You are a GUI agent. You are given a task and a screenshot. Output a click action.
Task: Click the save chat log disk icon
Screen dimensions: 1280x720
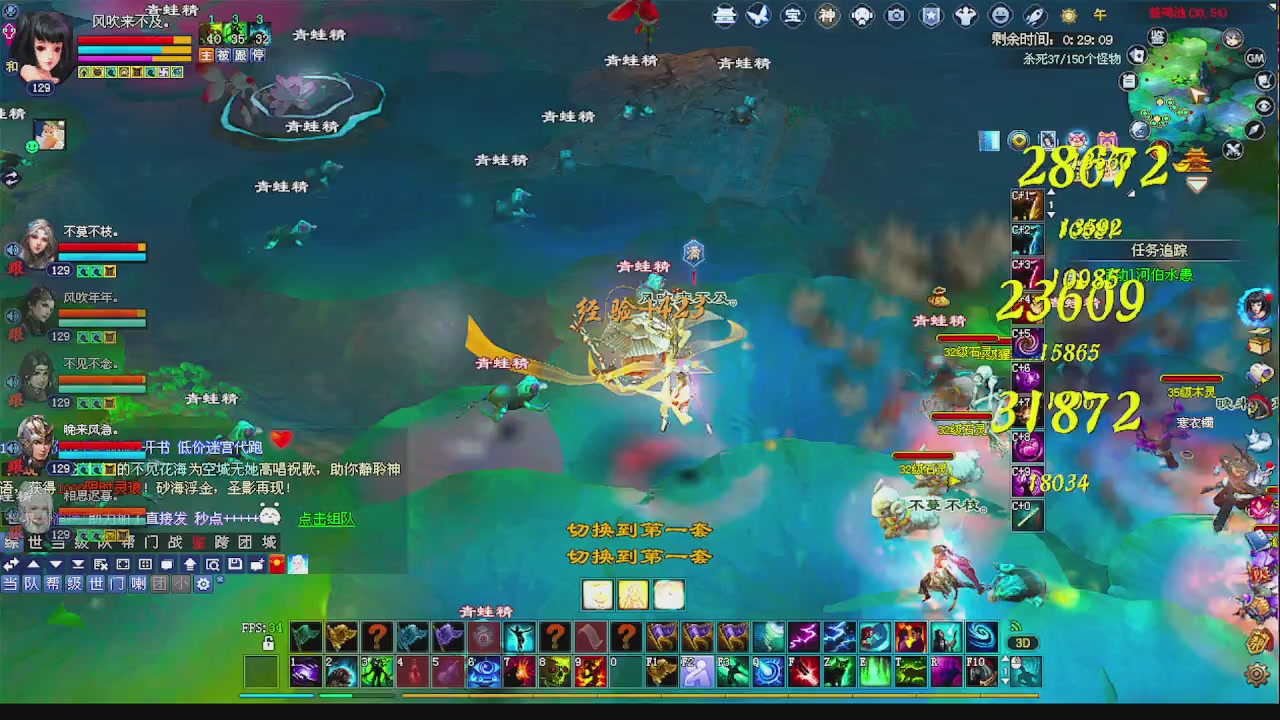(237, 564)
